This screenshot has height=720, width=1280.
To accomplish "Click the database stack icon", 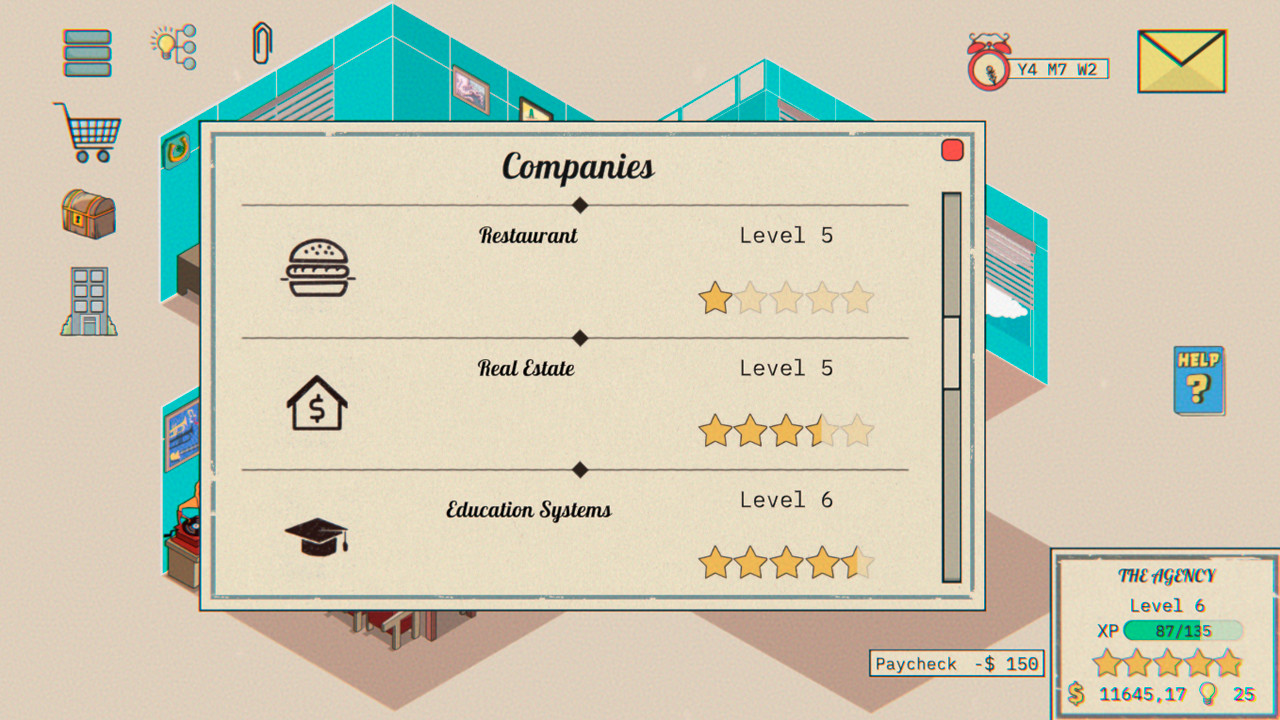I will pyautogui.click(x=88, y=51).
